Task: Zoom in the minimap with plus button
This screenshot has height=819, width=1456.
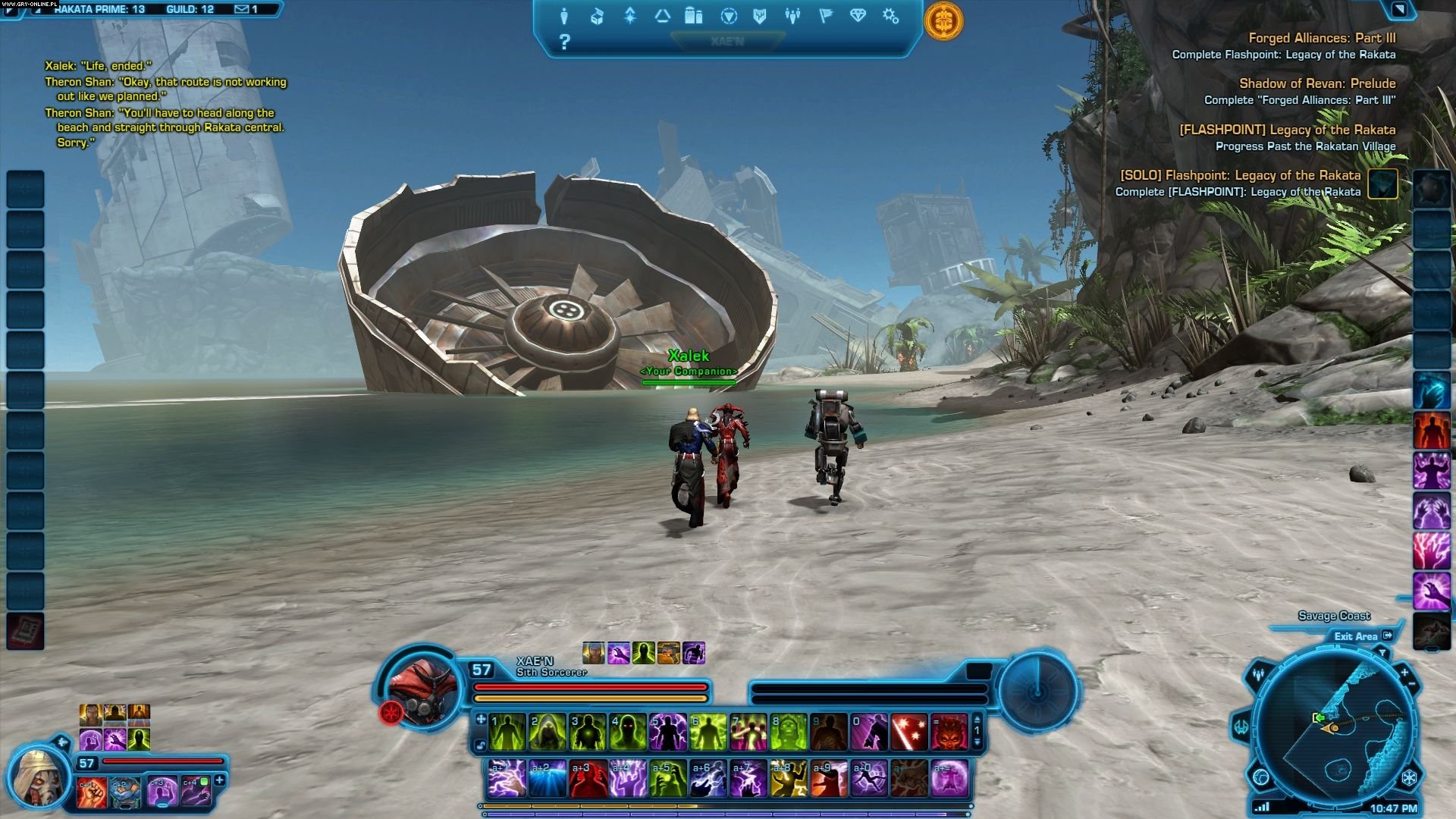Action: coord(1404,672)
